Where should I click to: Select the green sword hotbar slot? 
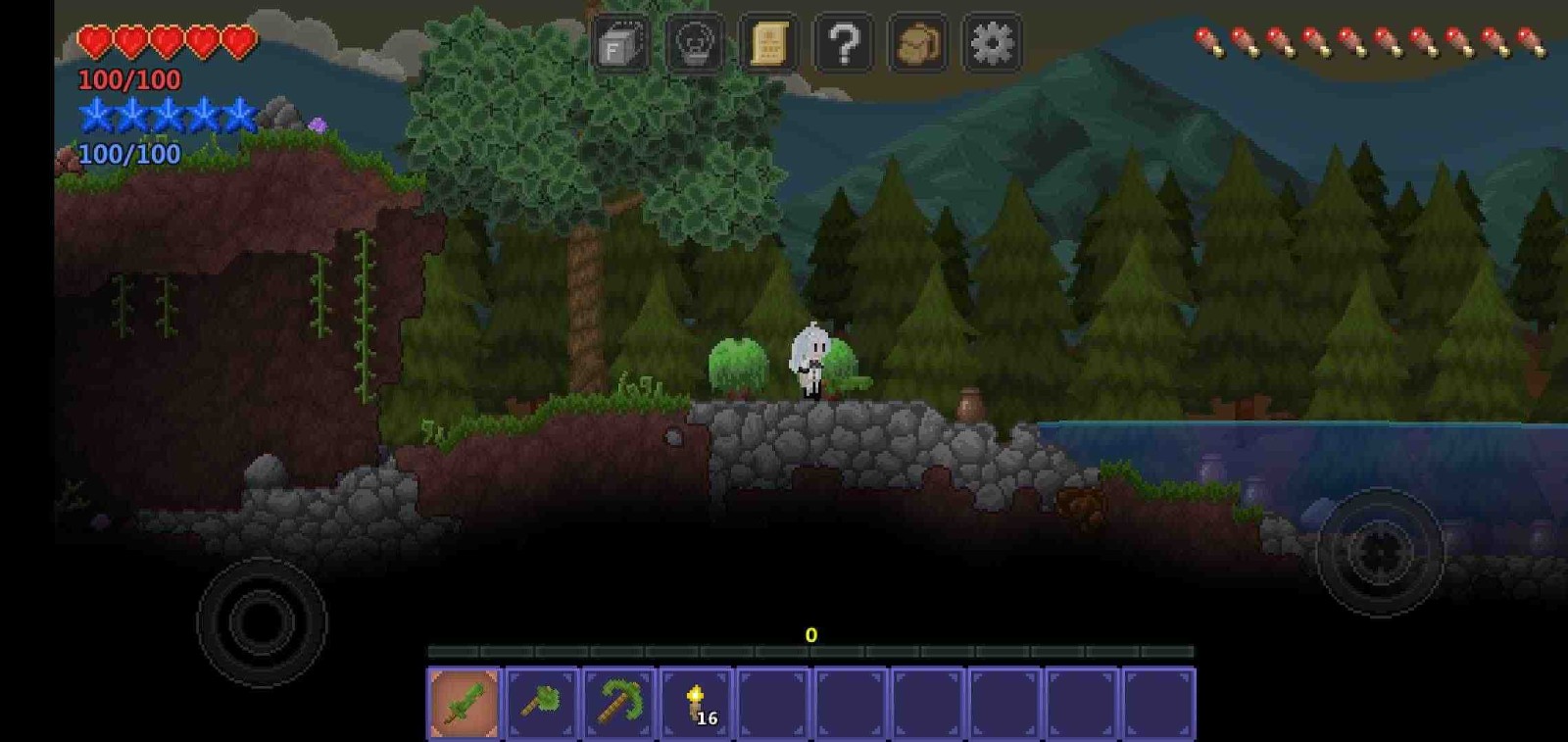[x=465, y=703]
